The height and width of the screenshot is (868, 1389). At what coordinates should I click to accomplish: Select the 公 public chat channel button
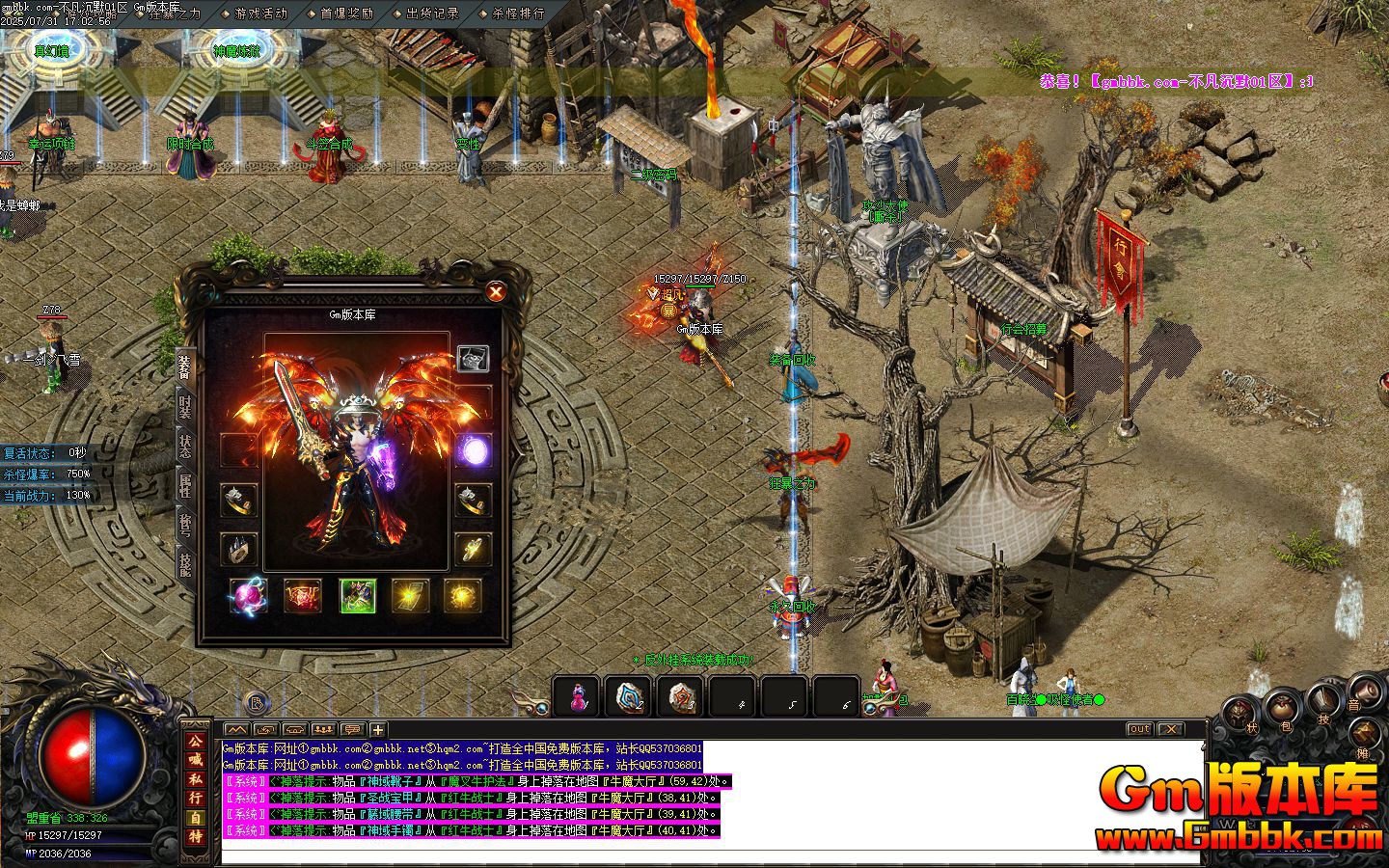point(196,741)
